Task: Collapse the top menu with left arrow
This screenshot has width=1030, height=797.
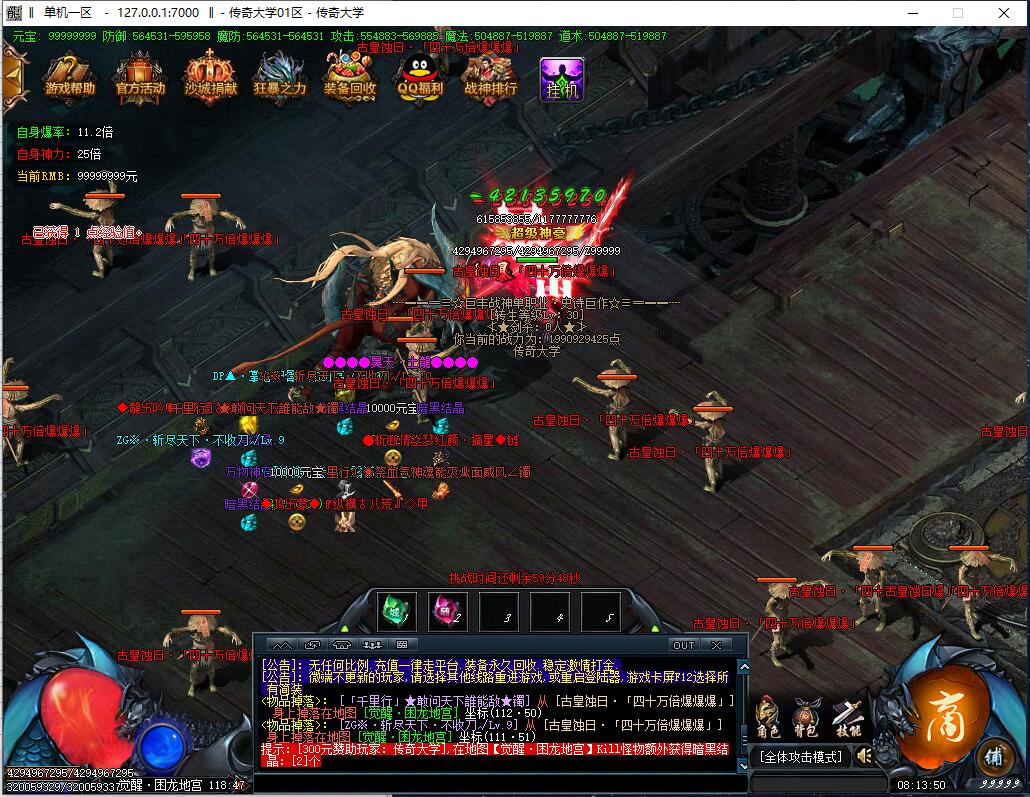Action: [x=13, y=74]
